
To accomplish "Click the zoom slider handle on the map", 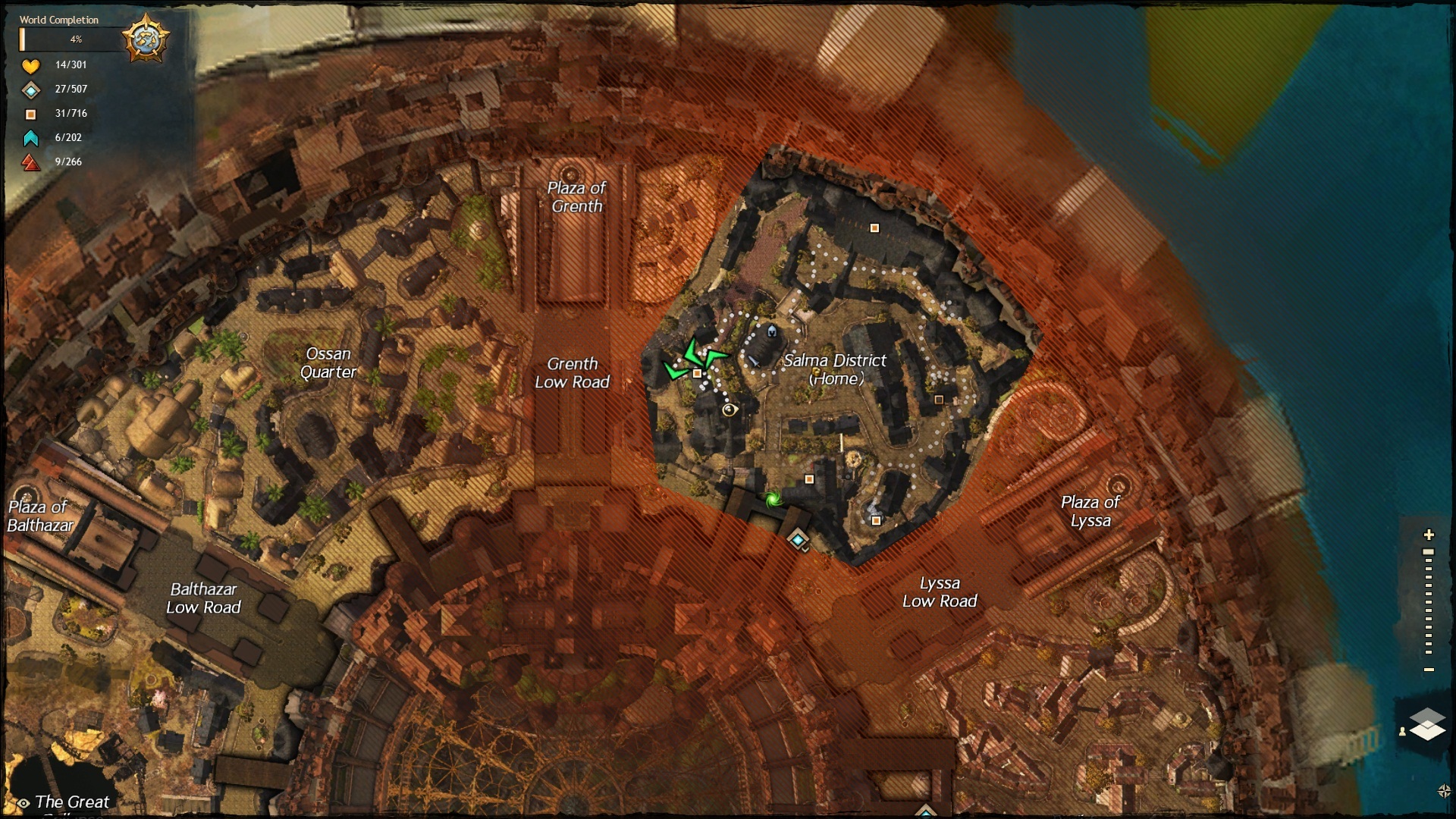I will [1429, 552].
